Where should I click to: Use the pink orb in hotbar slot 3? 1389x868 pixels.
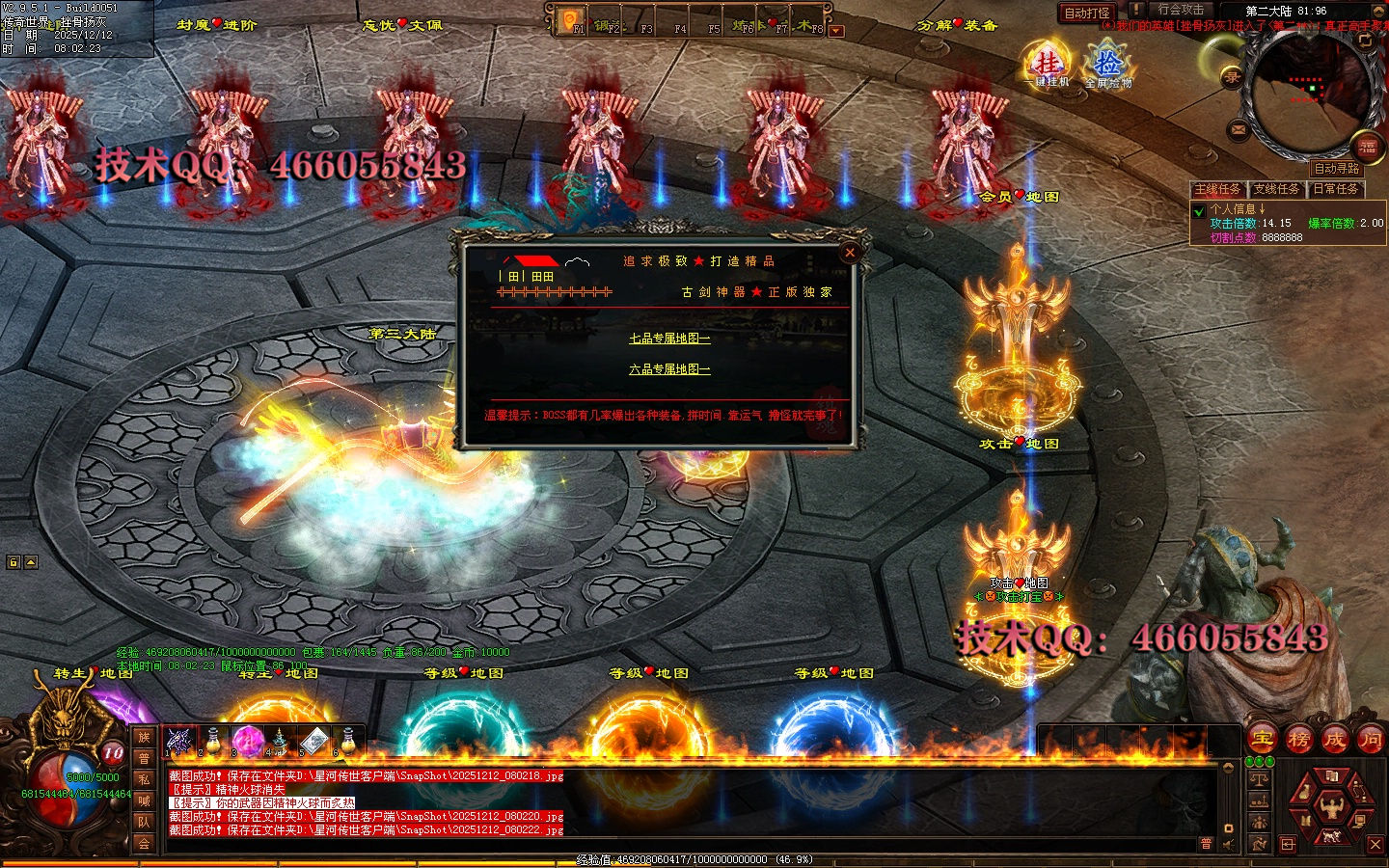248,741
